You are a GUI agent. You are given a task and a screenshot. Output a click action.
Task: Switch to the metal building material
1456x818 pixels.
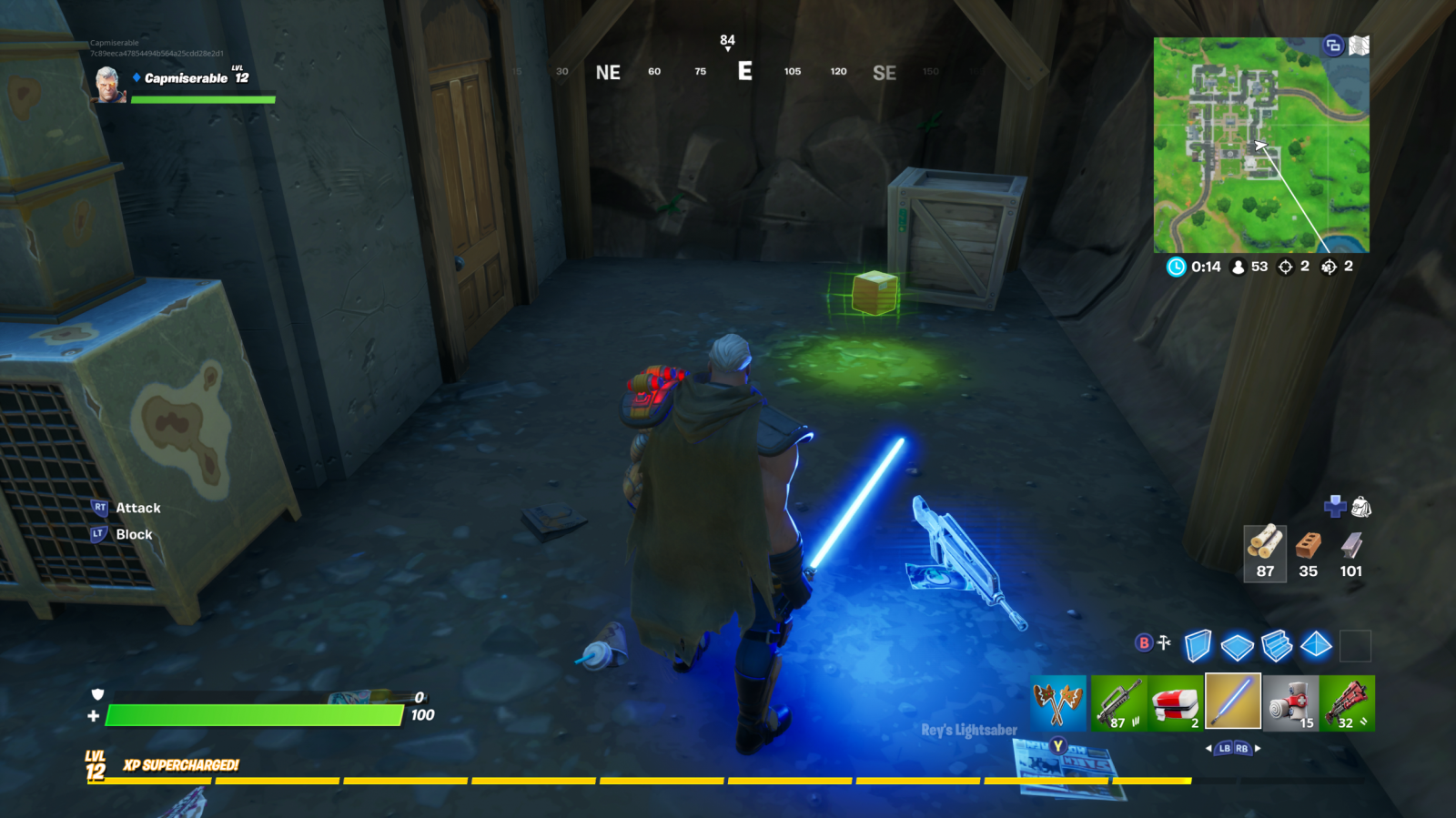coord(1351,551)
